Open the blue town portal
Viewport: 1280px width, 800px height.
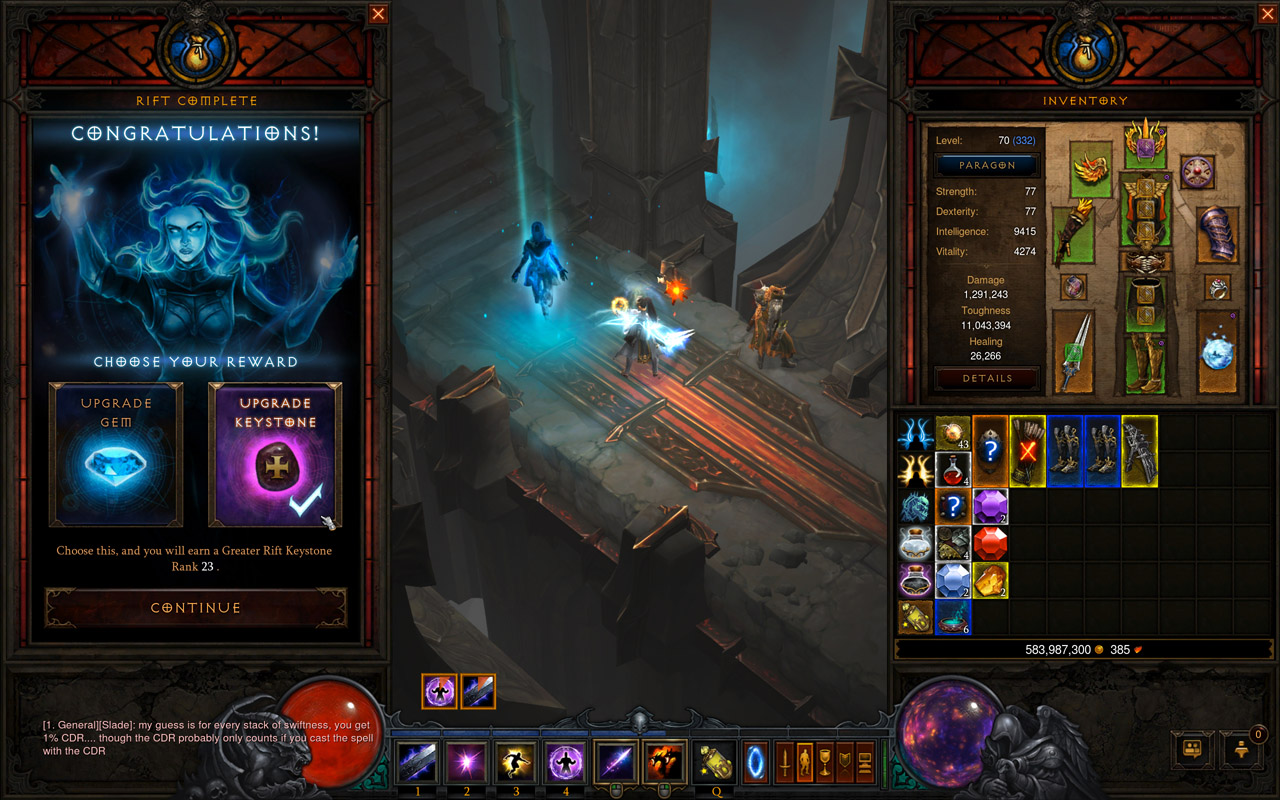pyautogui.click(x=755, y=763)
